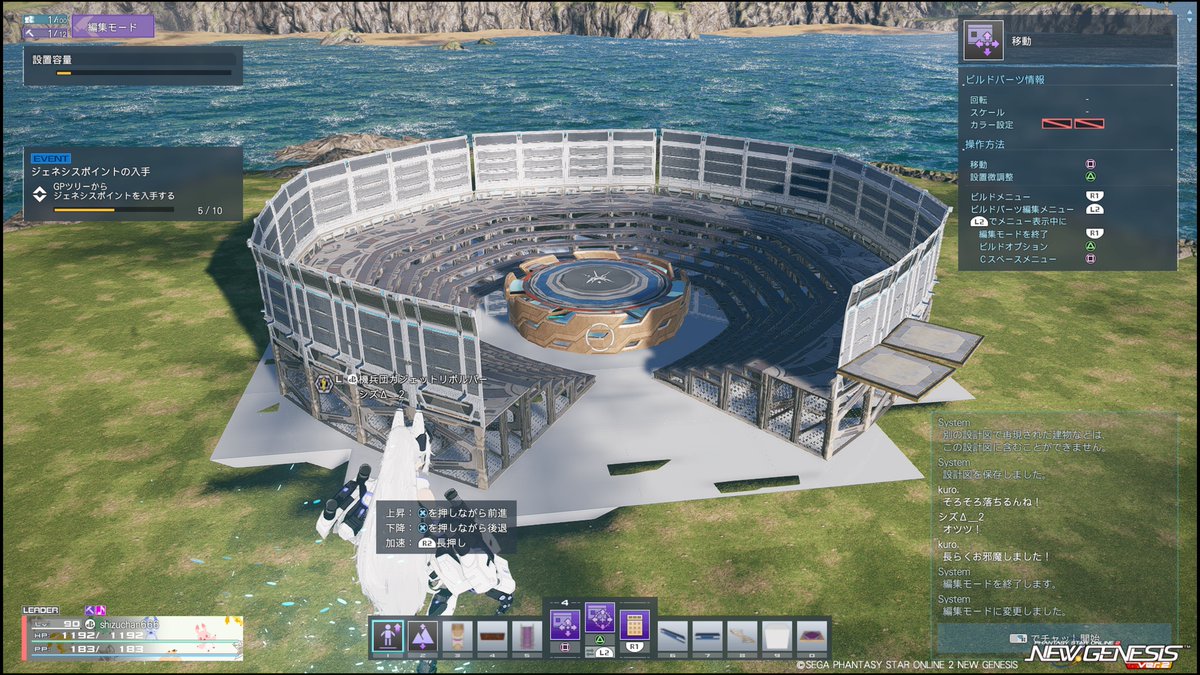
Task: Click the 編集モード edit mode label
Action: tap(112, 26)
